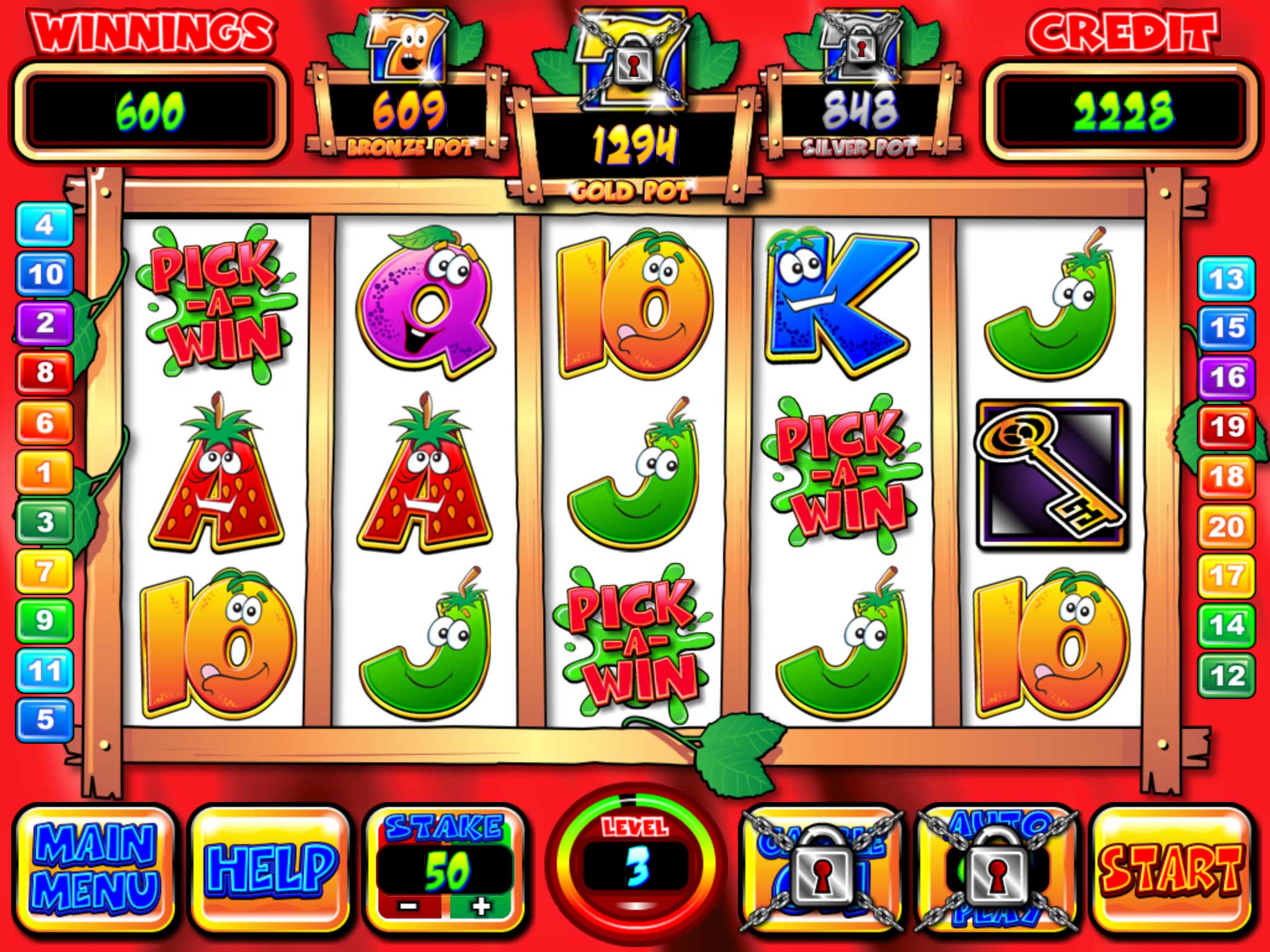Viewport: 1270px width, 952px height.
Task: Open the Main Menu
Action: pos(94,868)
